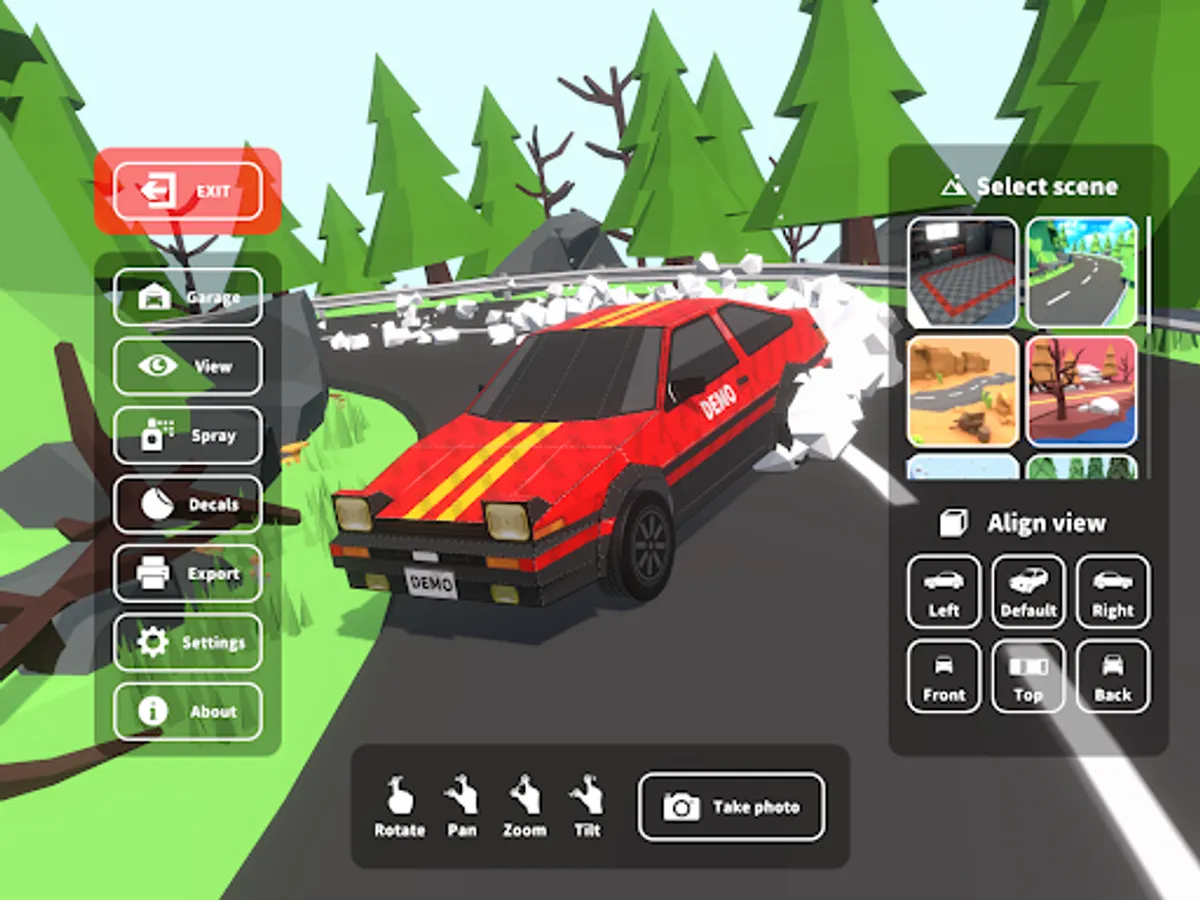This screenshot has height=900, width=1200.
Task: Click the red EXIT button
Action: tap(188, 191)
